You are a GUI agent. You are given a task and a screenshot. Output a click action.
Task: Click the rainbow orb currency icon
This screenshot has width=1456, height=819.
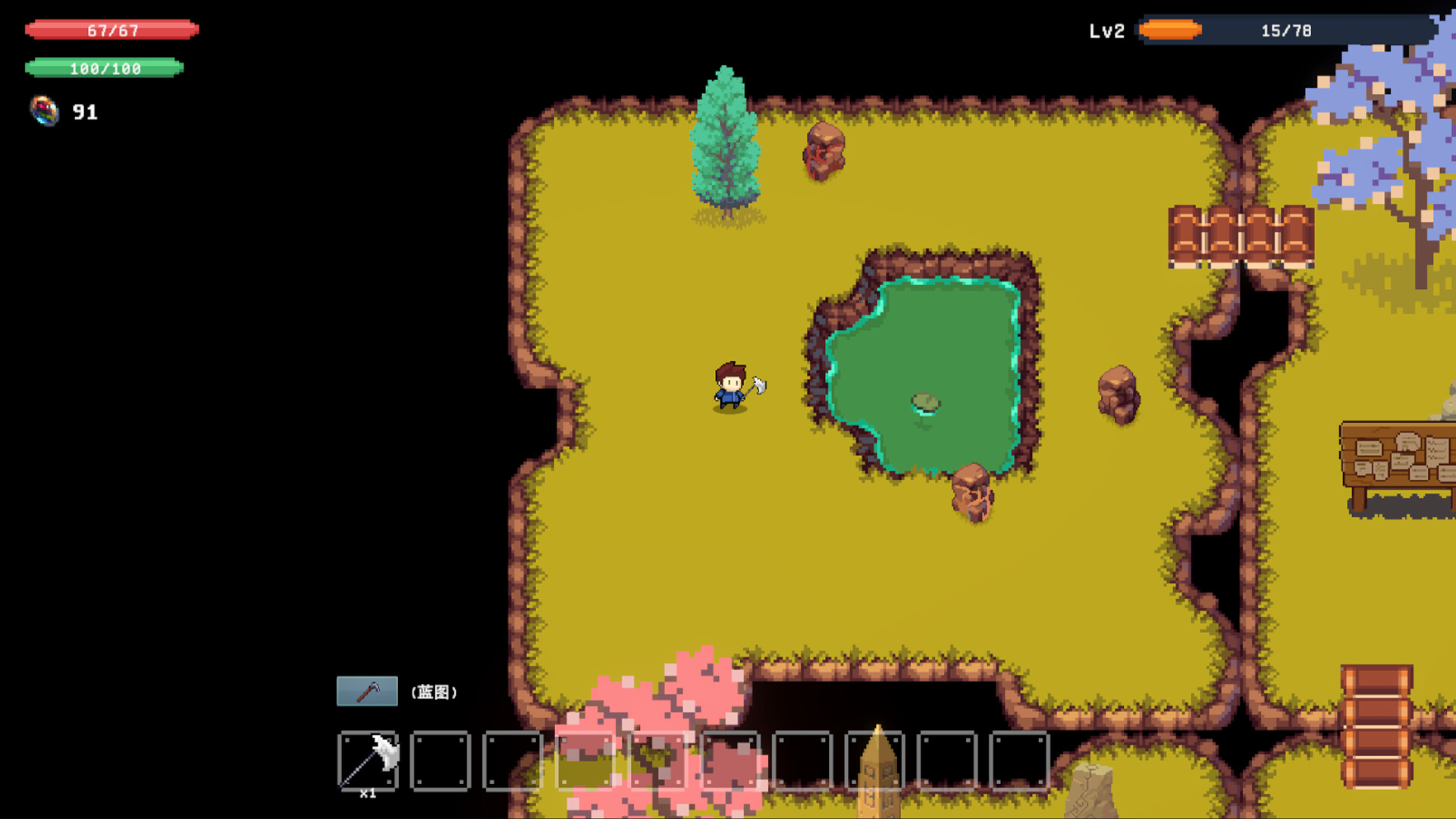44,112
